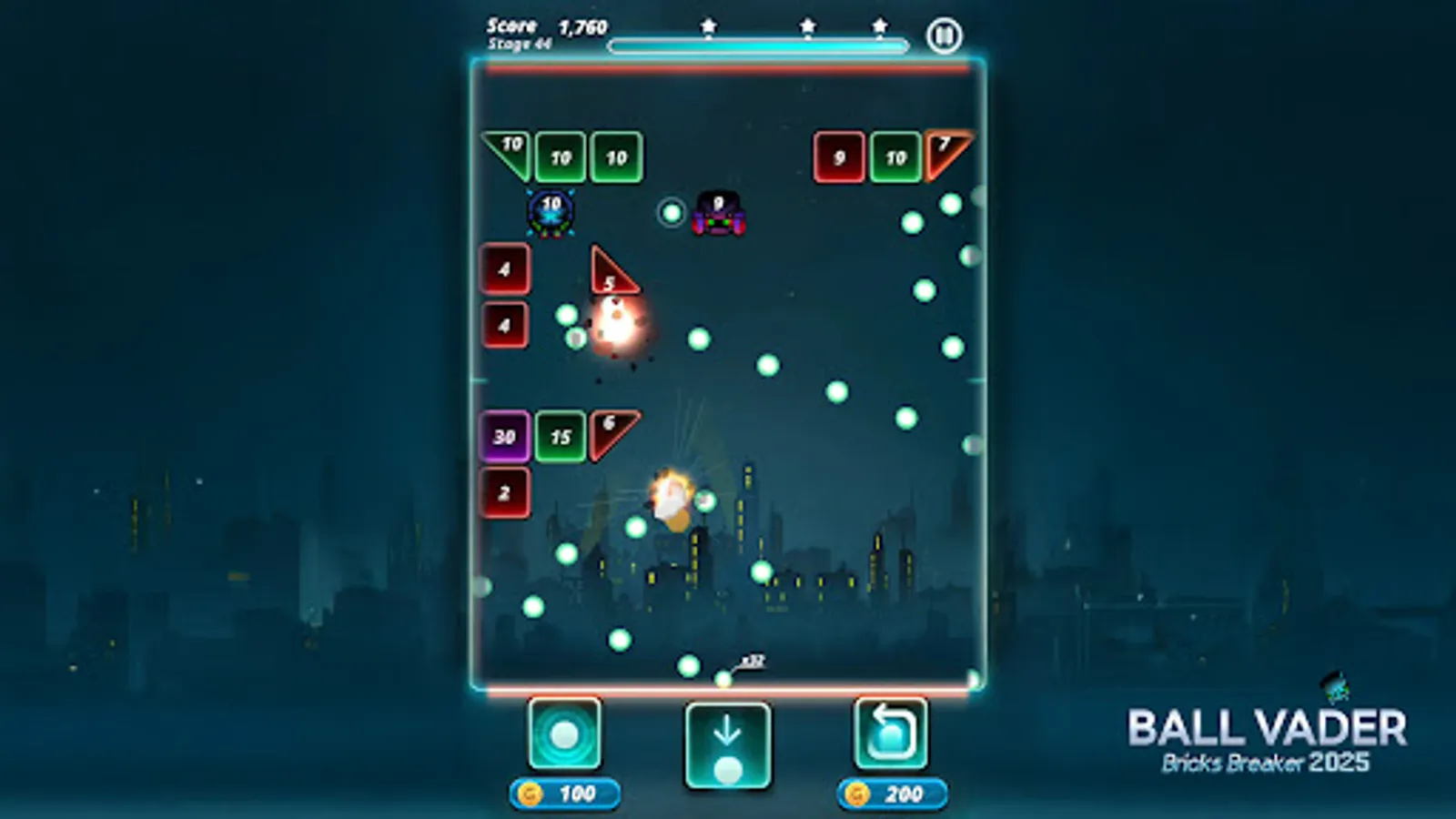
Task: Click the alien boss enemy with 9 health
Action: (719, 216)
